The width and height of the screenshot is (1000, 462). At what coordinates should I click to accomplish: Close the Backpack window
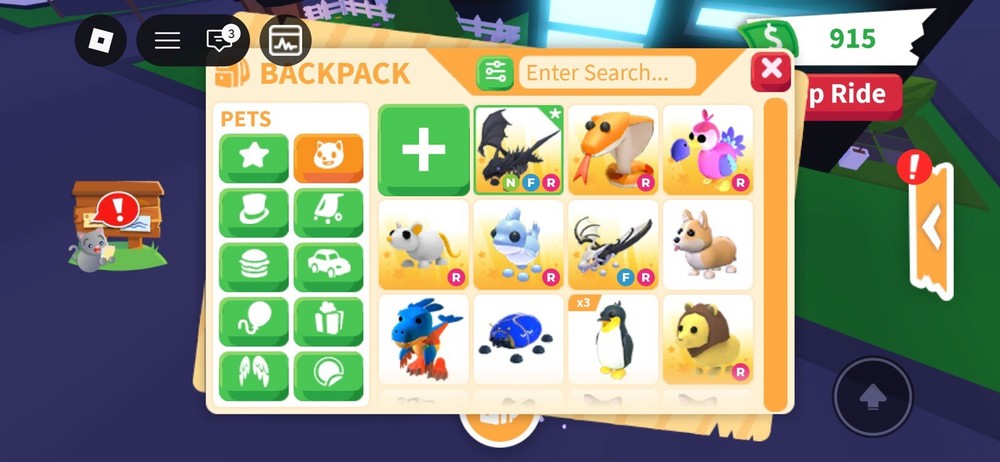(771, 70)
